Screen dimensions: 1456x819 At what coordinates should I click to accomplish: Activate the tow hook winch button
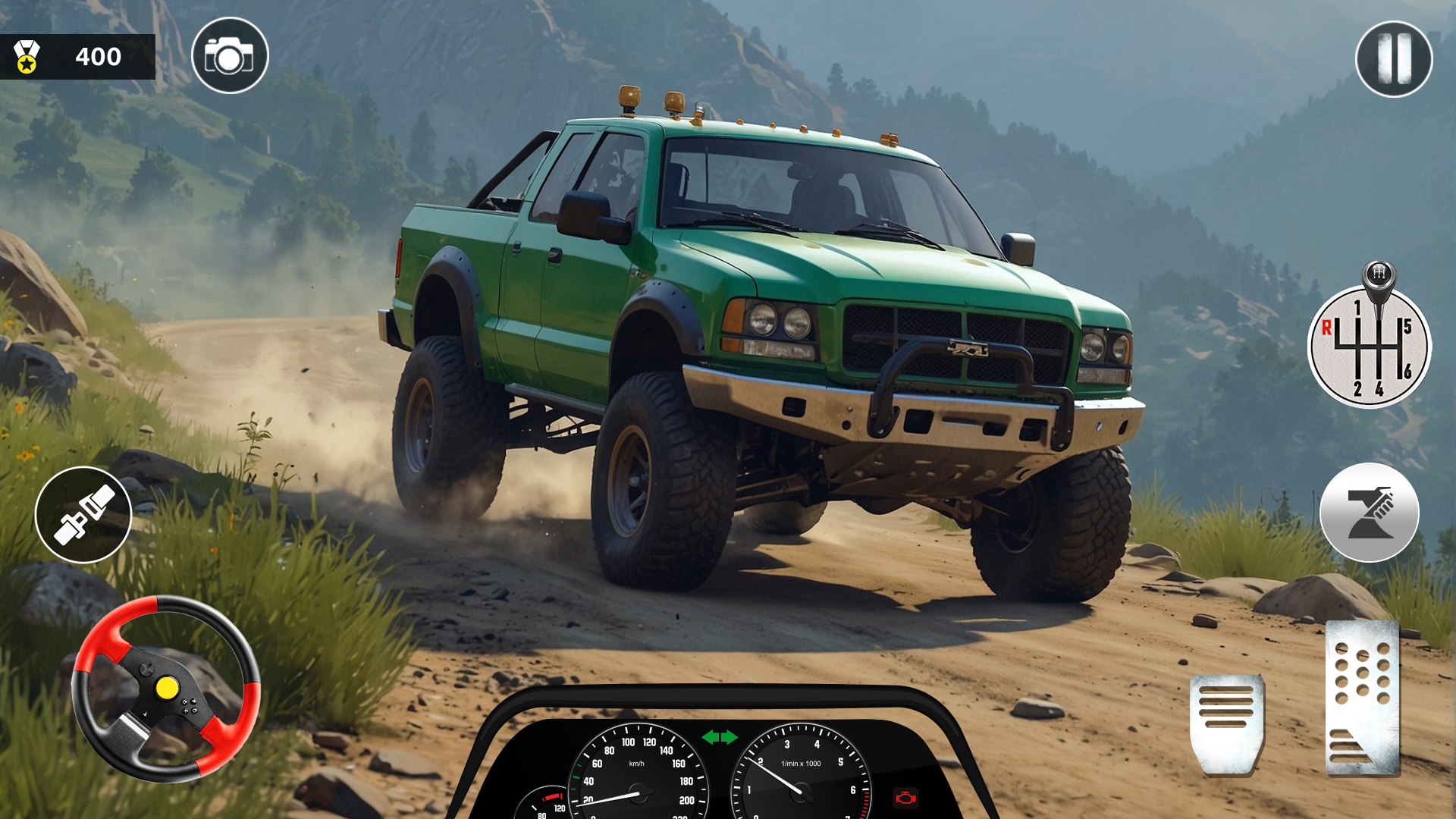1369,513
